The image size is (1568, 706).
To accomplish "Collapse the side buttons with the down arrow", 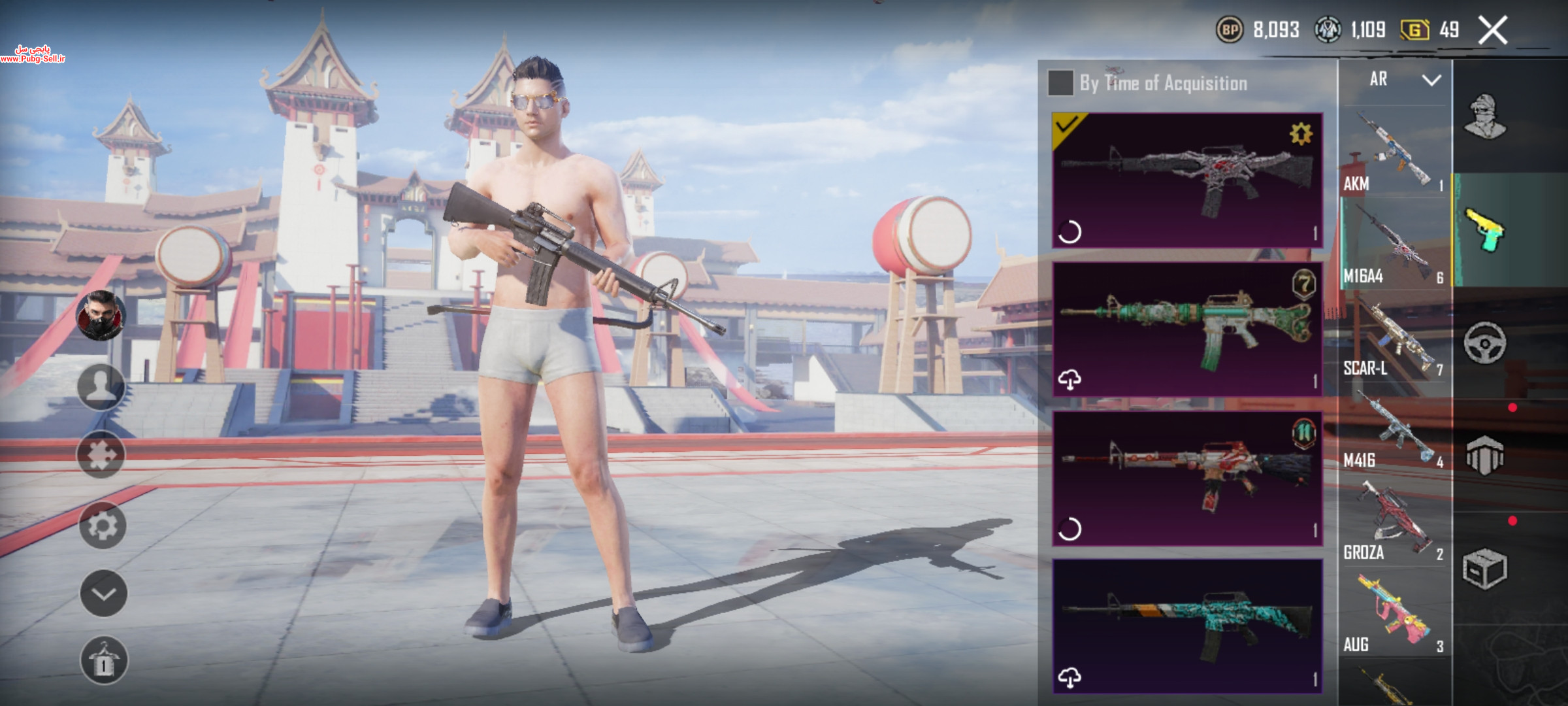I will (103, 593).
